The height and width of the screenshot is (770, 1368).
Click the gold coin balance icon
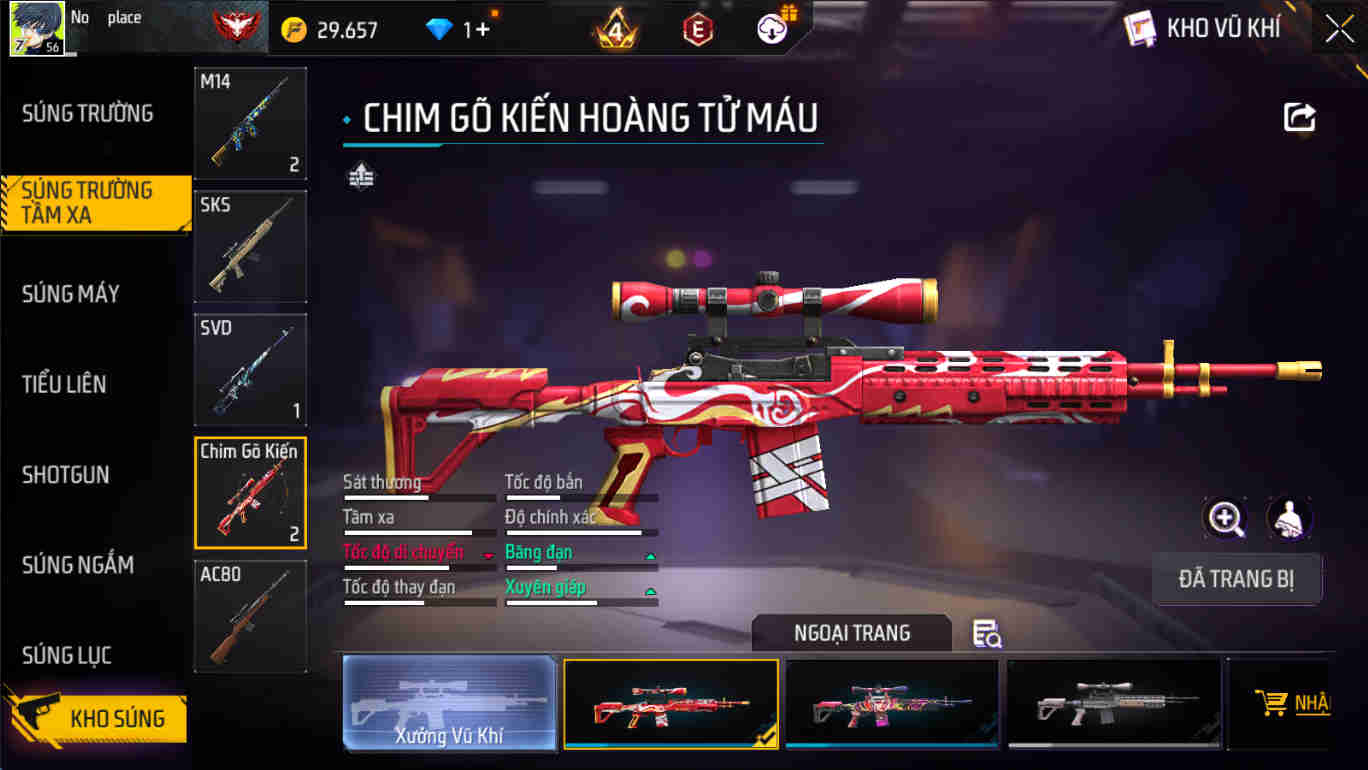click(293, 28)
